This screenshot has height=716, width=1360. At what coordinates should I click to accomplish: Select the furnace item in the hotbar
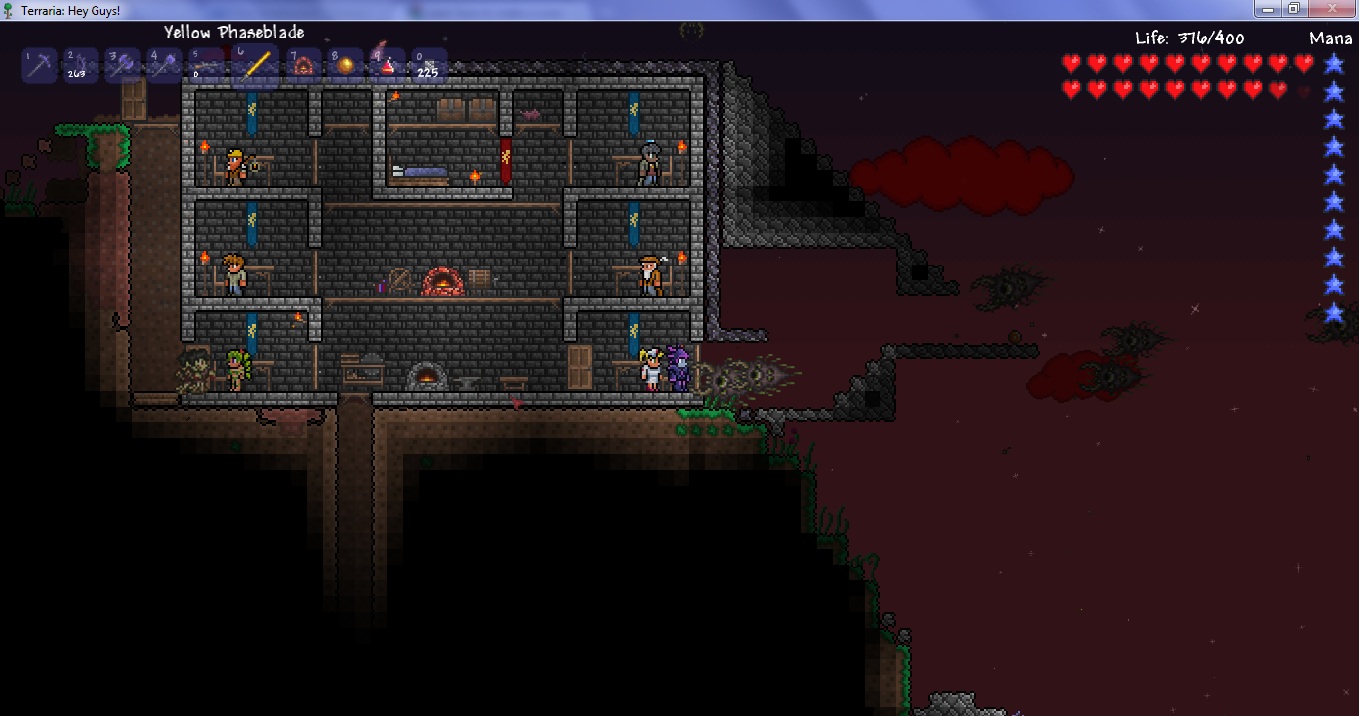(x=303, y=66)
